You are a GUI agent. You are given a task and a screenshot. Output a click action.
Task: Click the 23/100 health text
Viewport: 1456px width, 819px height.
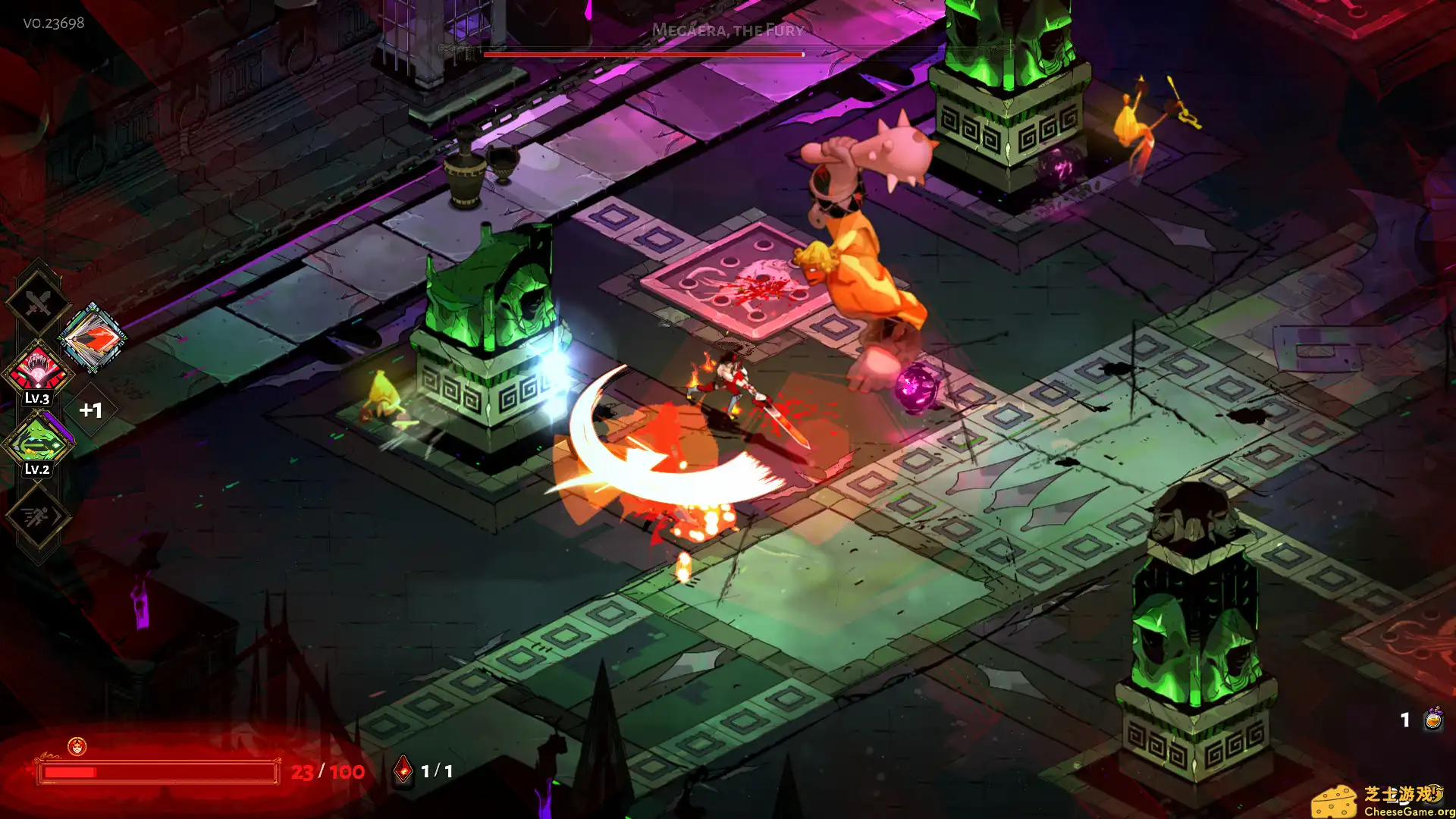(x=328, y=770)
